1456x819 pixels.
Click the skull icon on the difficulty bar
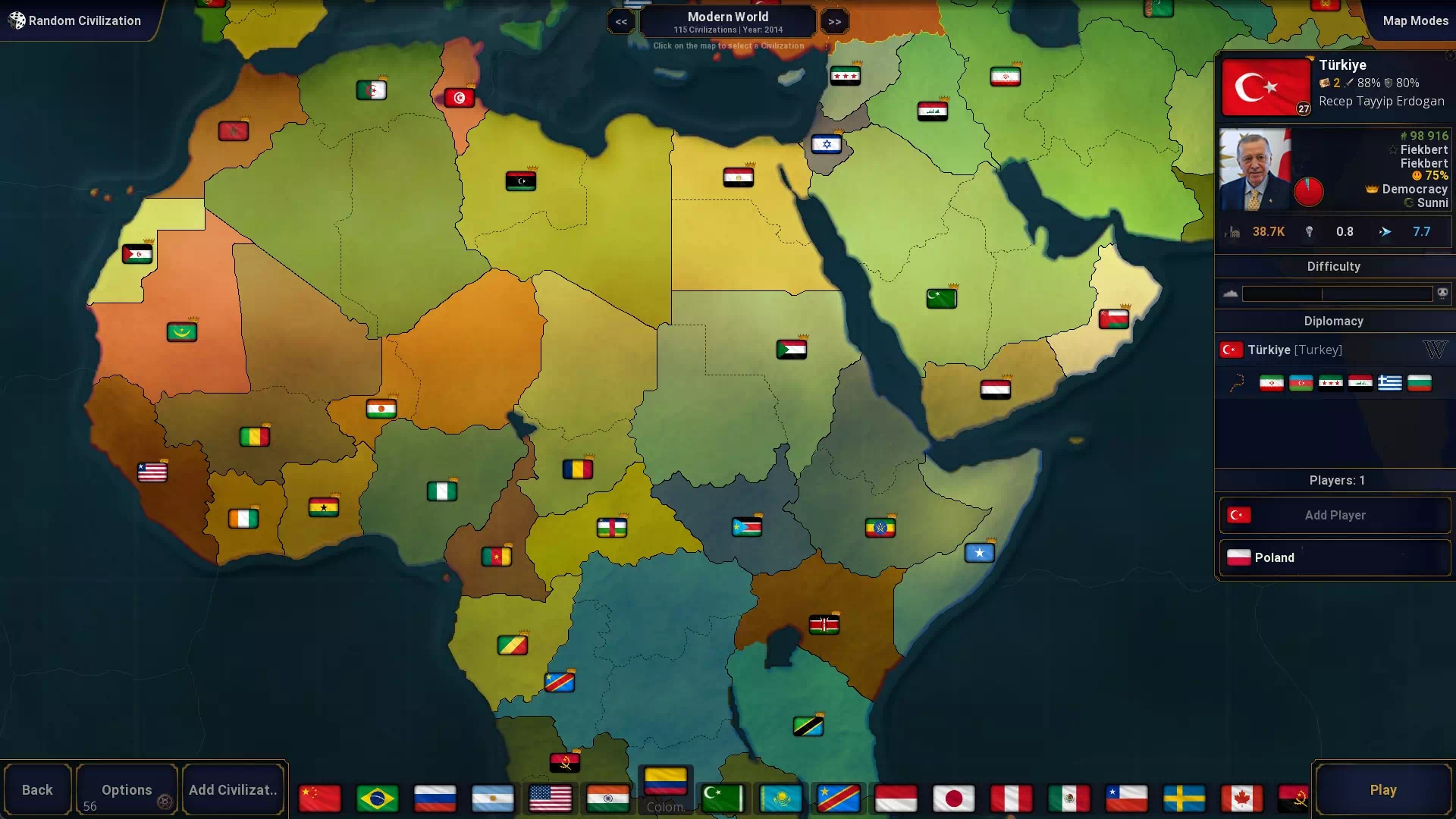point(1442,293)
